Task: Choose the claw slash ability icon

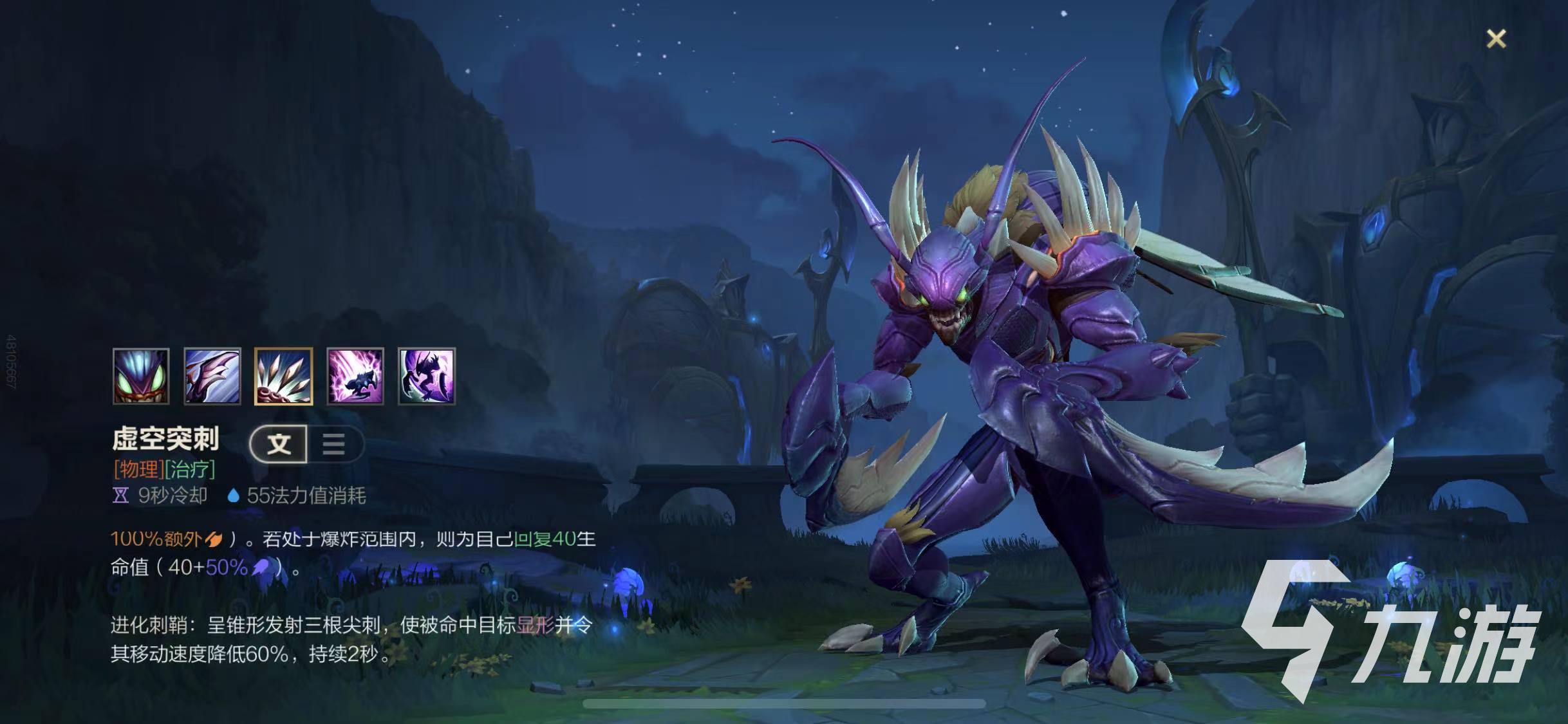Action: (212, 376)
